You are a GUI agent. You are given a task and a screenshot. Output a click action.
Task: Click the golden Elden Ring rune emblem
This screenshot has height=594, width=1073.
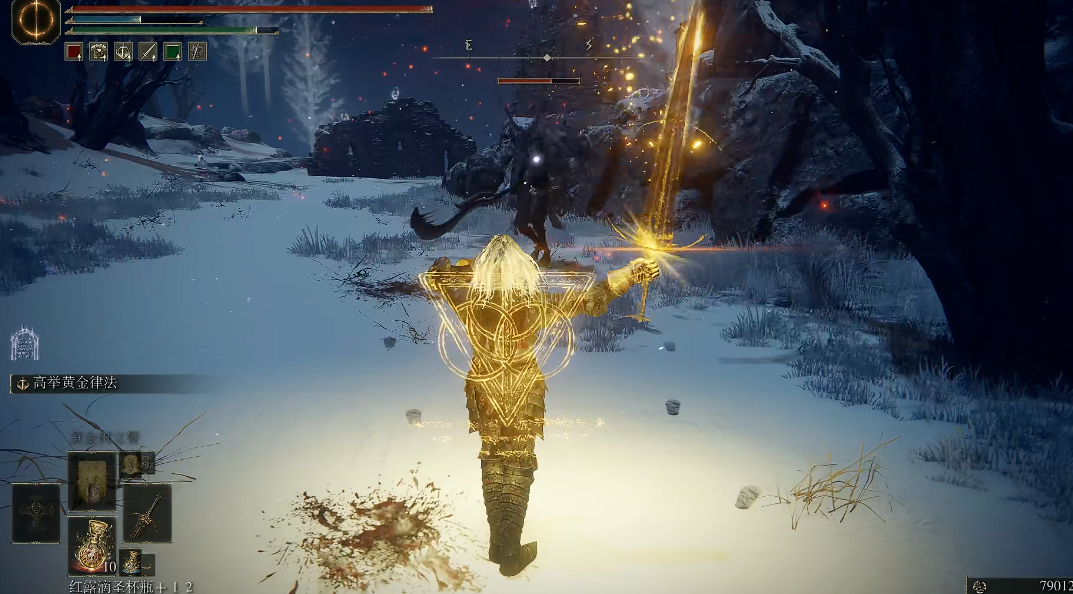tap(36, 21)
